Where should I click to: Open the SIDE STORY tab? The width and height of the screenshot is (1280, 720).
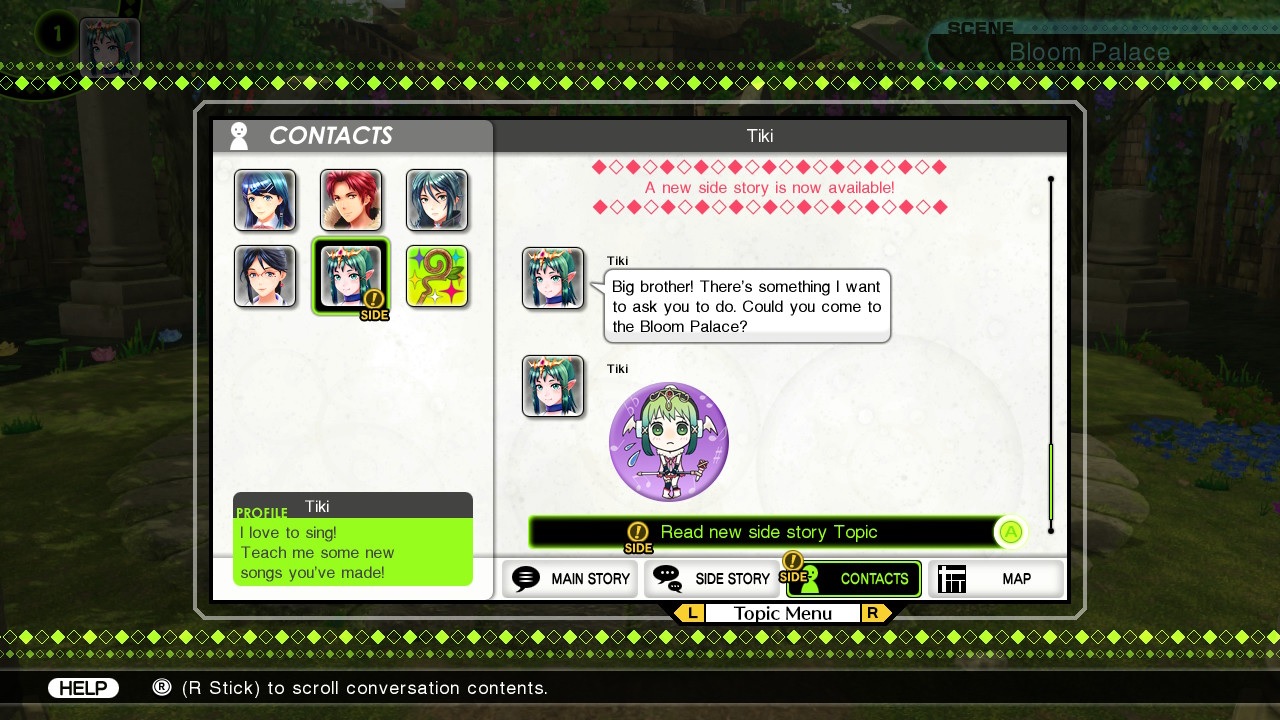pyautogui.click(x=712, y=578)
